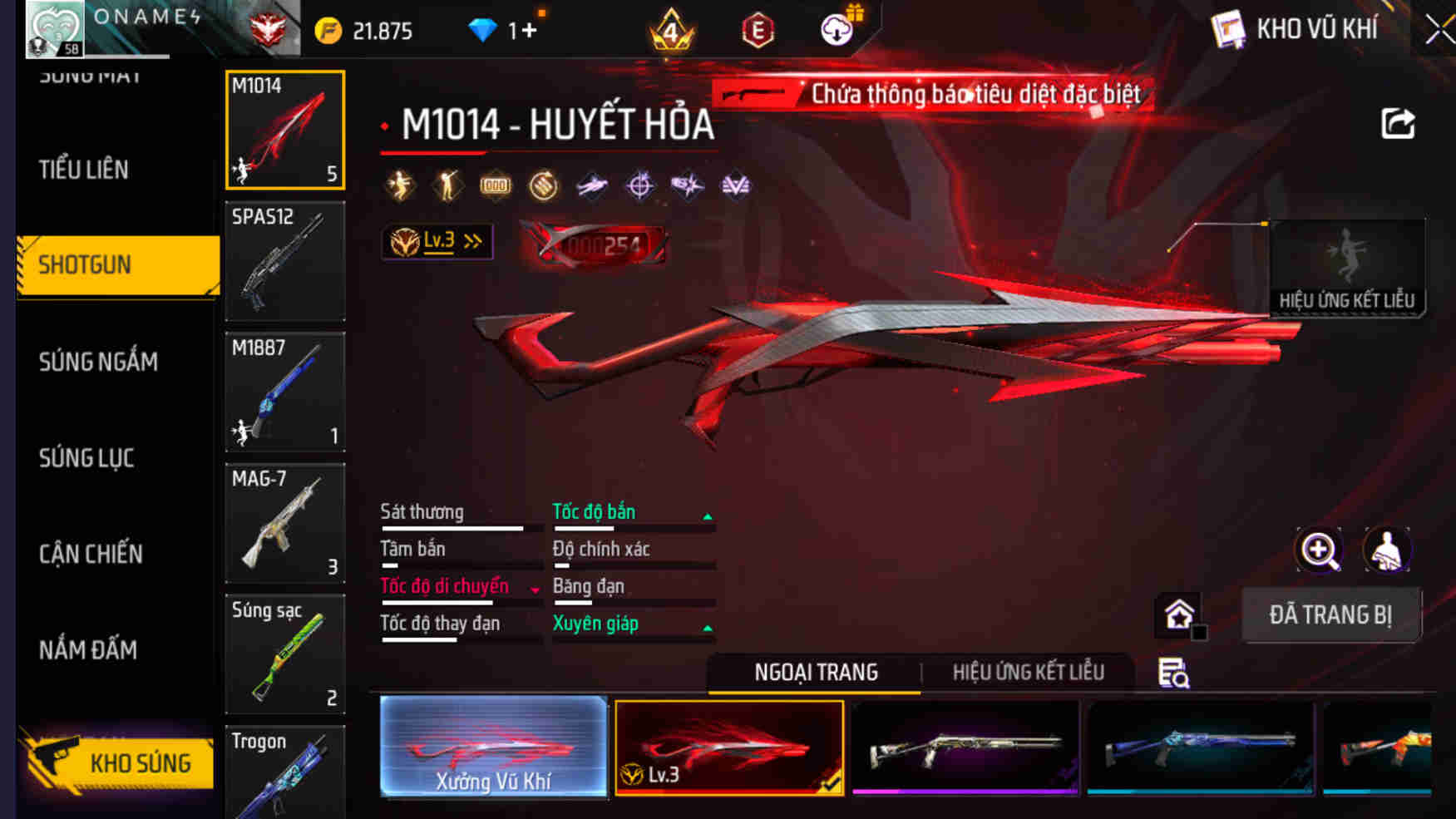Switch to the Hiệu Ứng Kết Liễu tab
Viewport: 1456px width, 819px height.
[1029, 672]
